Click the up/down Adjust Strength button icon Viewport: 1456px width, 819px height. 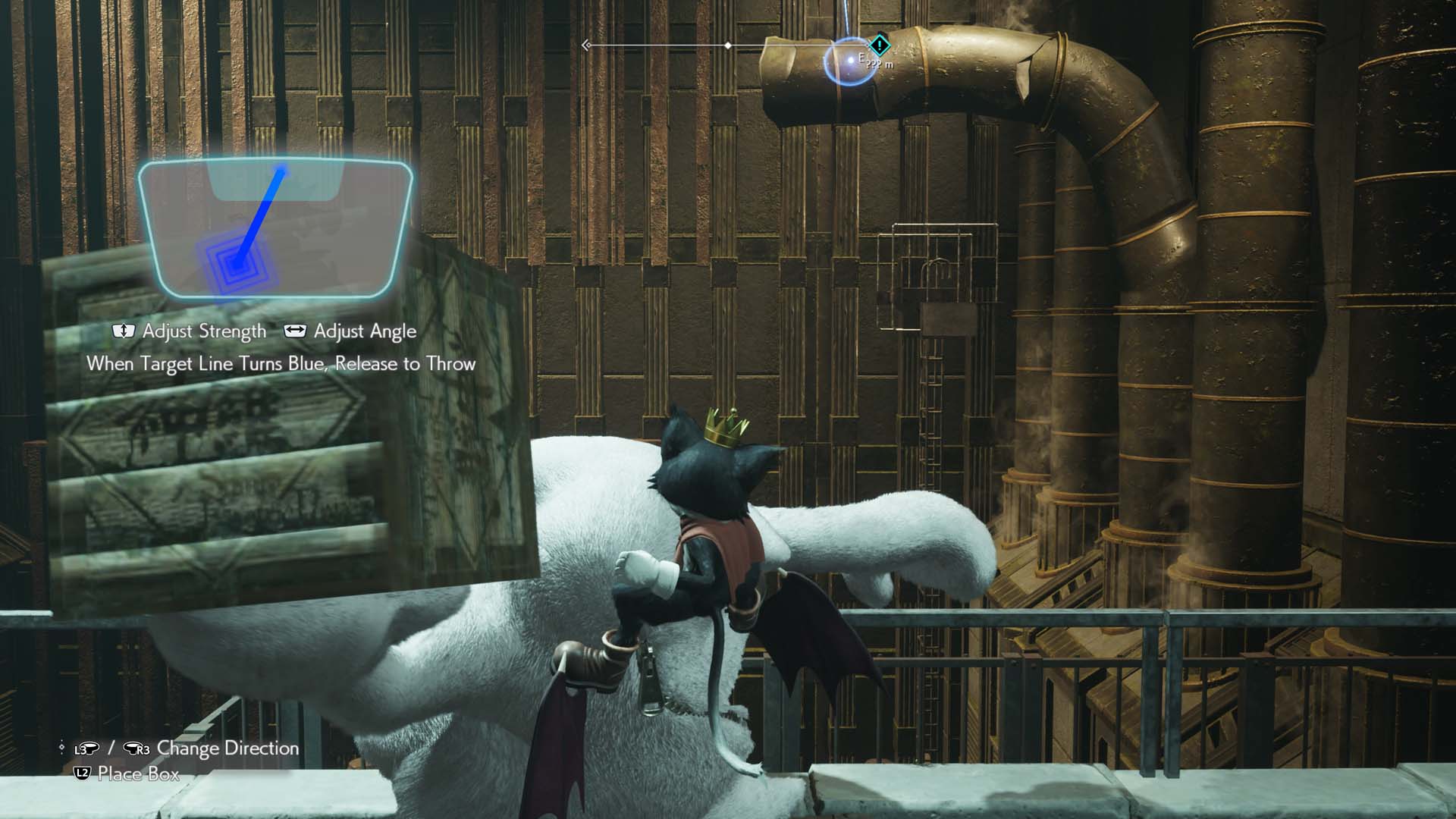(x=124, y=331)
